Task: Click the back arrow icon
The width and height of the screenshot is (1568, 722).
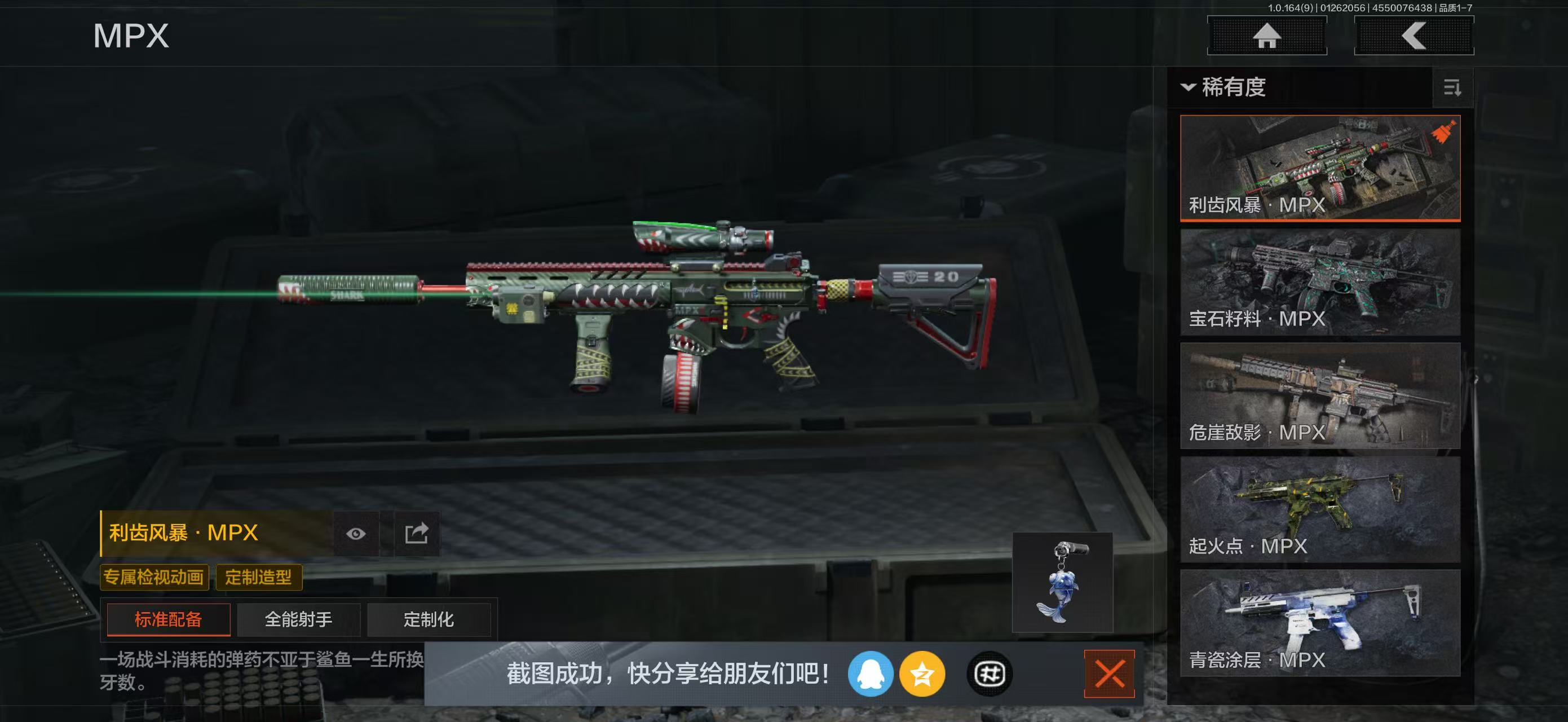Action: click(1414, 36)
